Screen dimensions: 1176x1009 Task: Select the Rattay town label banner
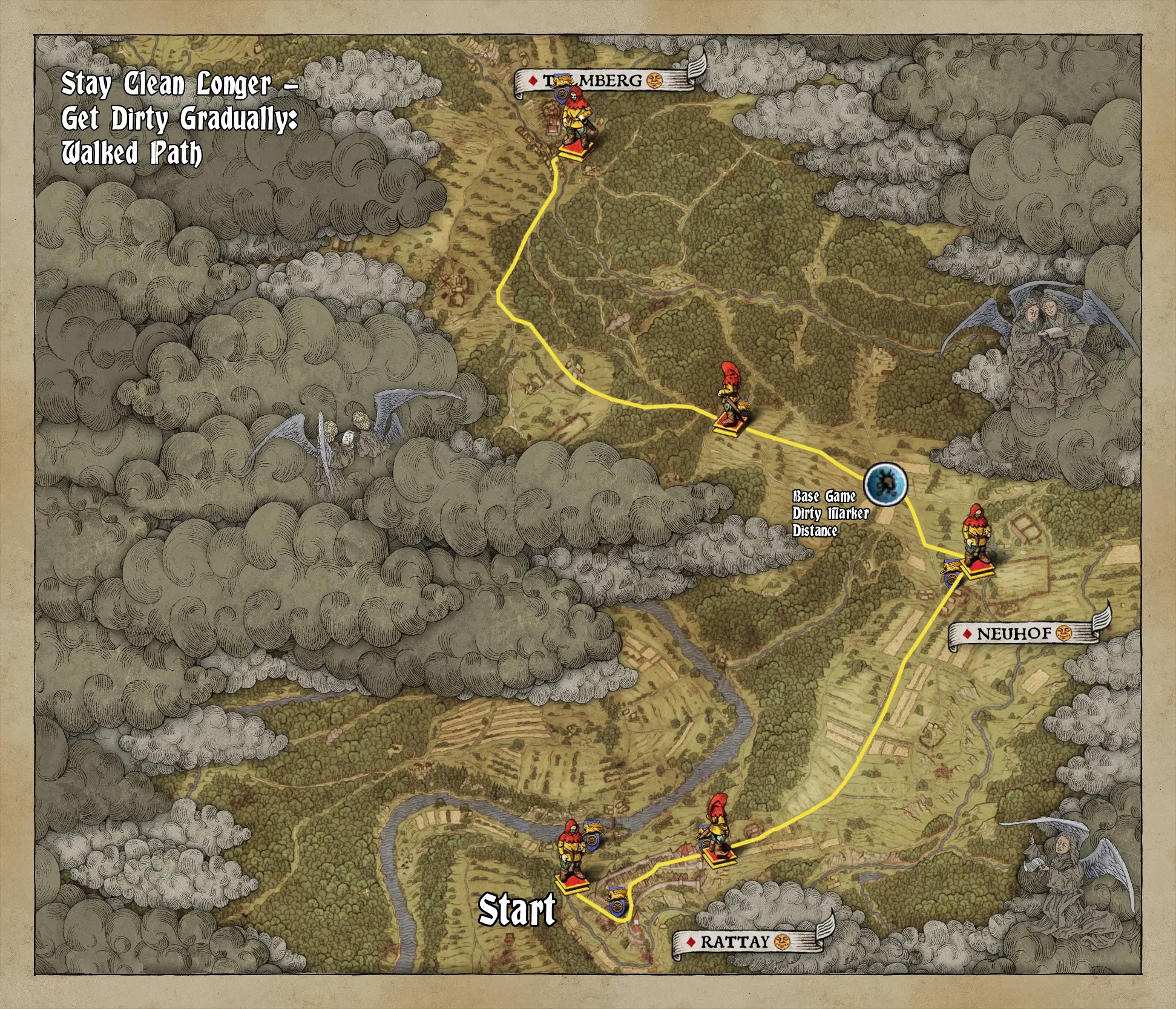734,941
